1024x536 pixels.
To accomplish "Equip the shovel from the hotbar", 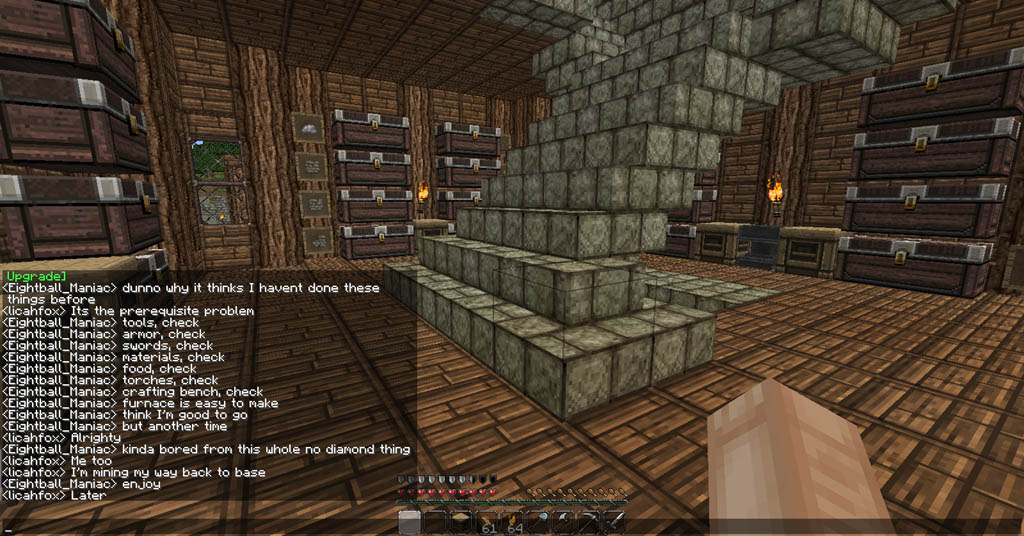I will [x=539, y=522].
